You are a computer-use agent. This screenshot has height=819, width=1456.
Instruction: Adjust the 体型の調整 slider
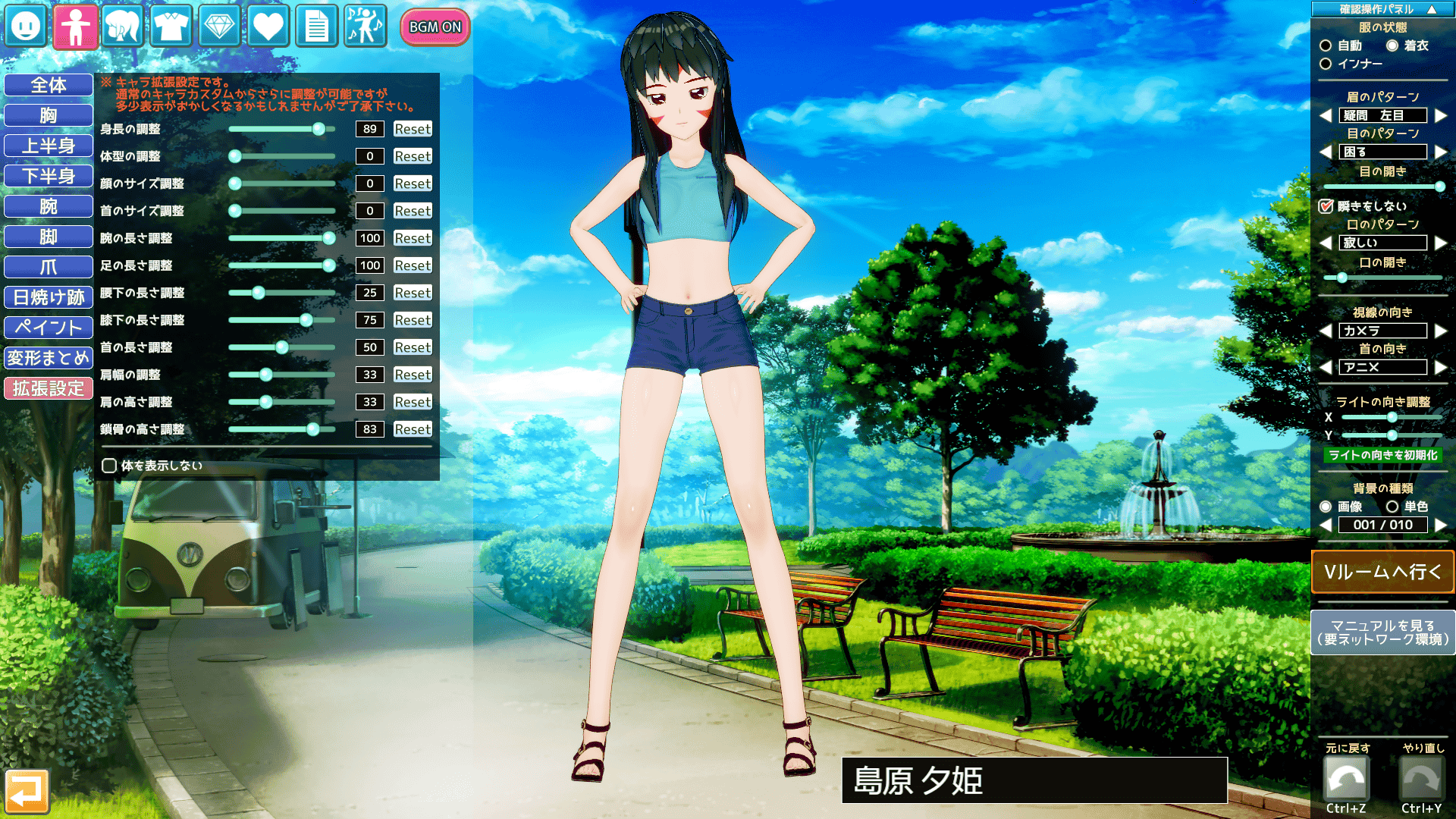coord(235,156)
